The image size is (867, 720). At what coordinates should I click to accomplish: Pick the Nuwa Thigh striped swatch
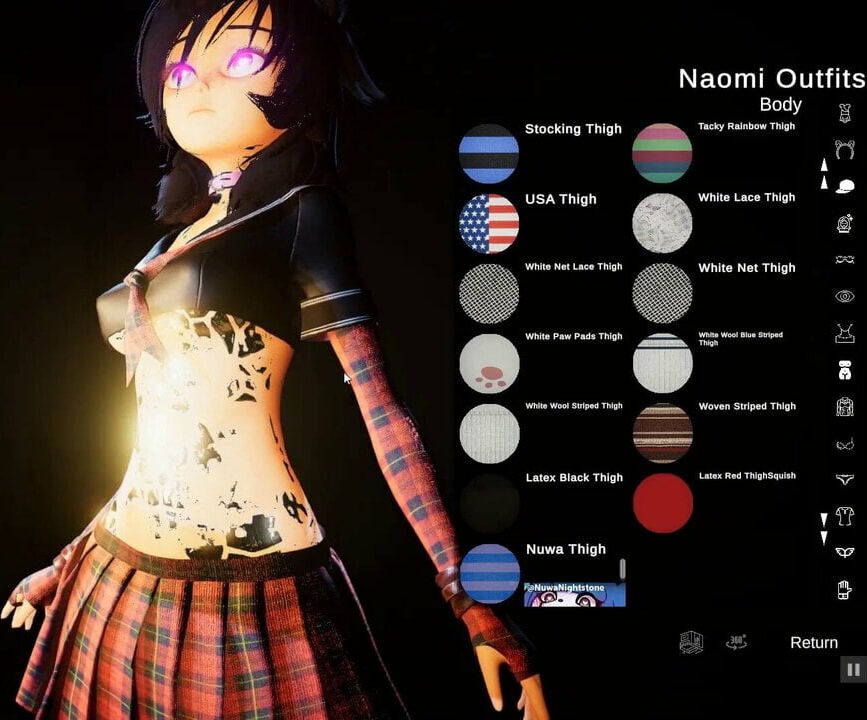click(489, 573)
